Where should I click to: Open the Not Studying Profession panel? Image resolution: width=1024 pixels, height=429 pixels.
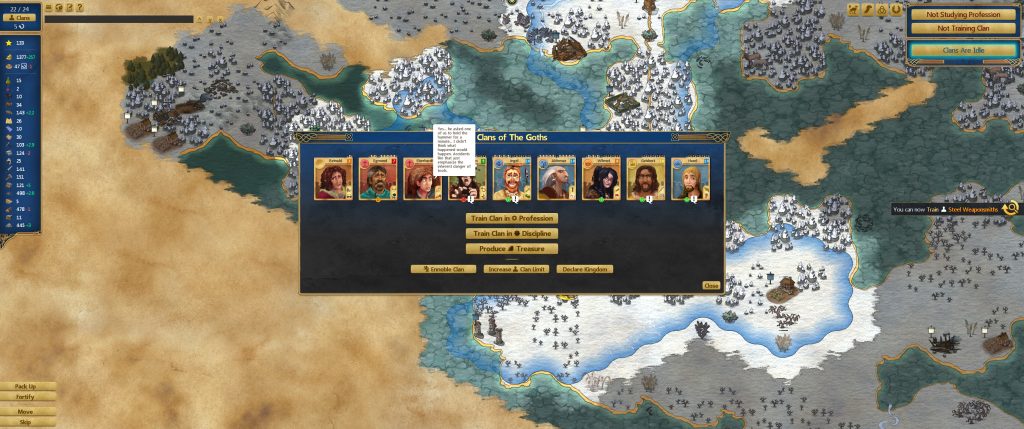pyautogui.click(x=966, y=14)
